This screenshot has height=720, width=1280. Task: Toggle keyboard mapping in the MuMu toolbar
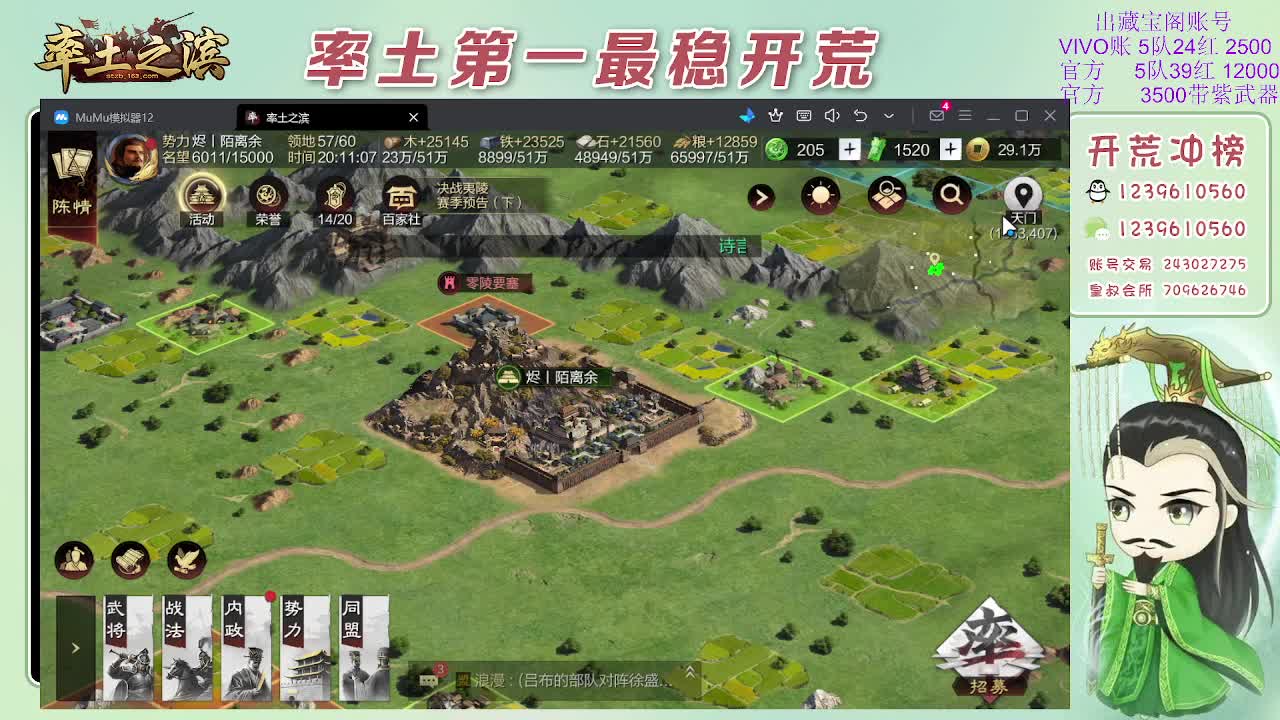coord(805,116)
